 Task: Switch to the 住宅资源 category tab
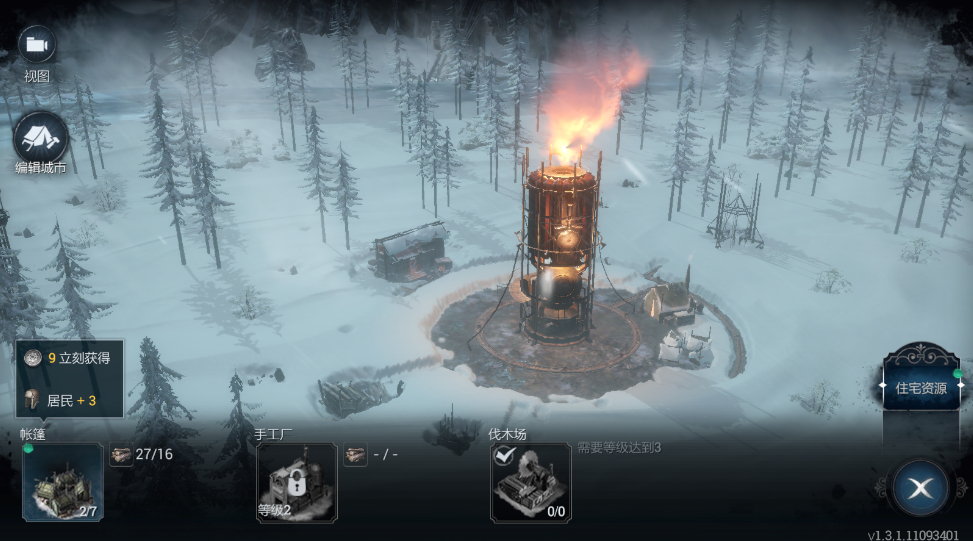point(919,387)
